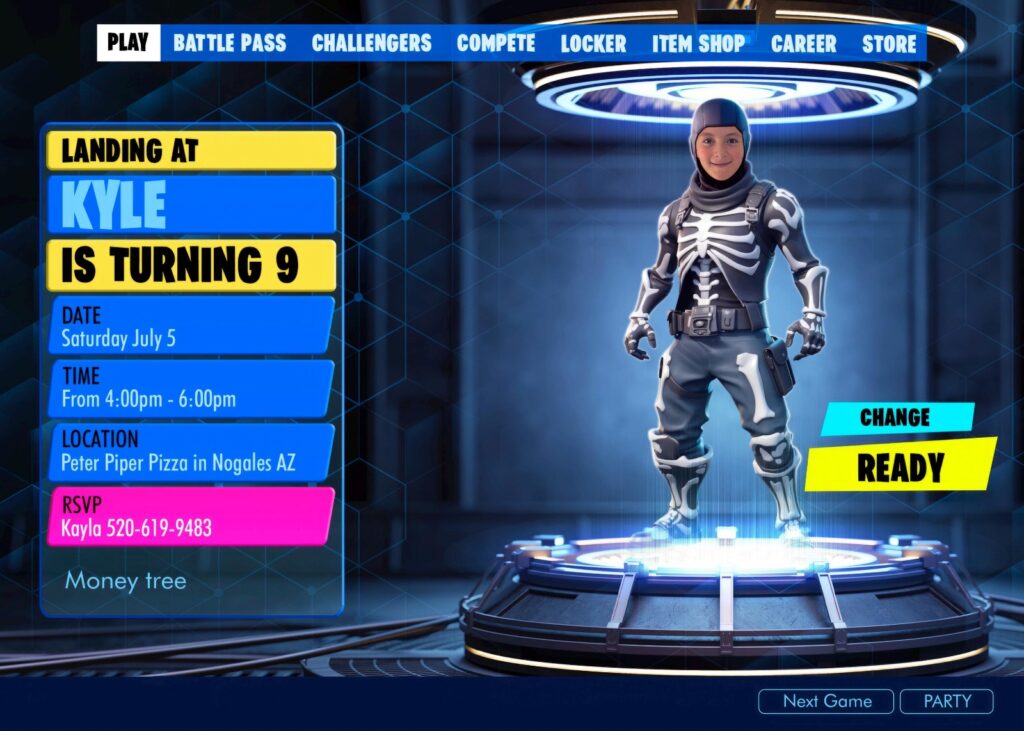Switch to the CHALLENGERS tab
The image size is (1024, 731).
pyautogui.click(x=371, y=43)
